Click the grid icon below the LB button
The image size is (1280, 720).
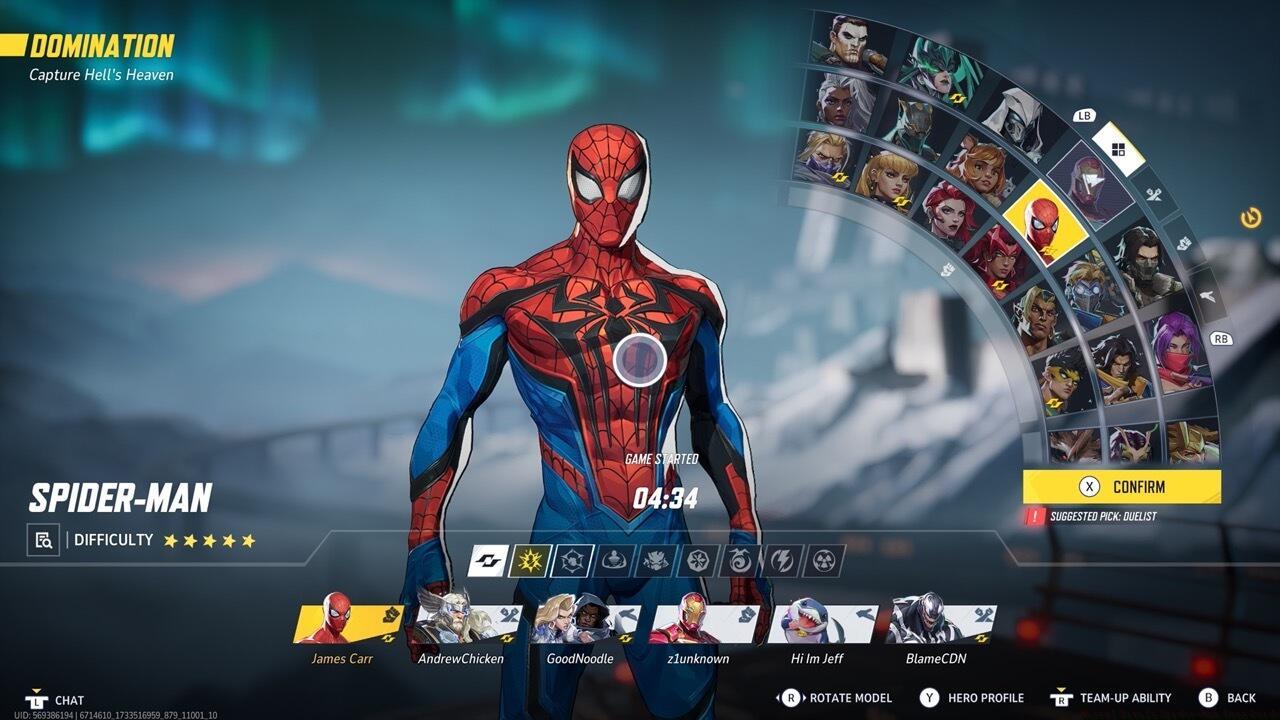(1117, 147)
